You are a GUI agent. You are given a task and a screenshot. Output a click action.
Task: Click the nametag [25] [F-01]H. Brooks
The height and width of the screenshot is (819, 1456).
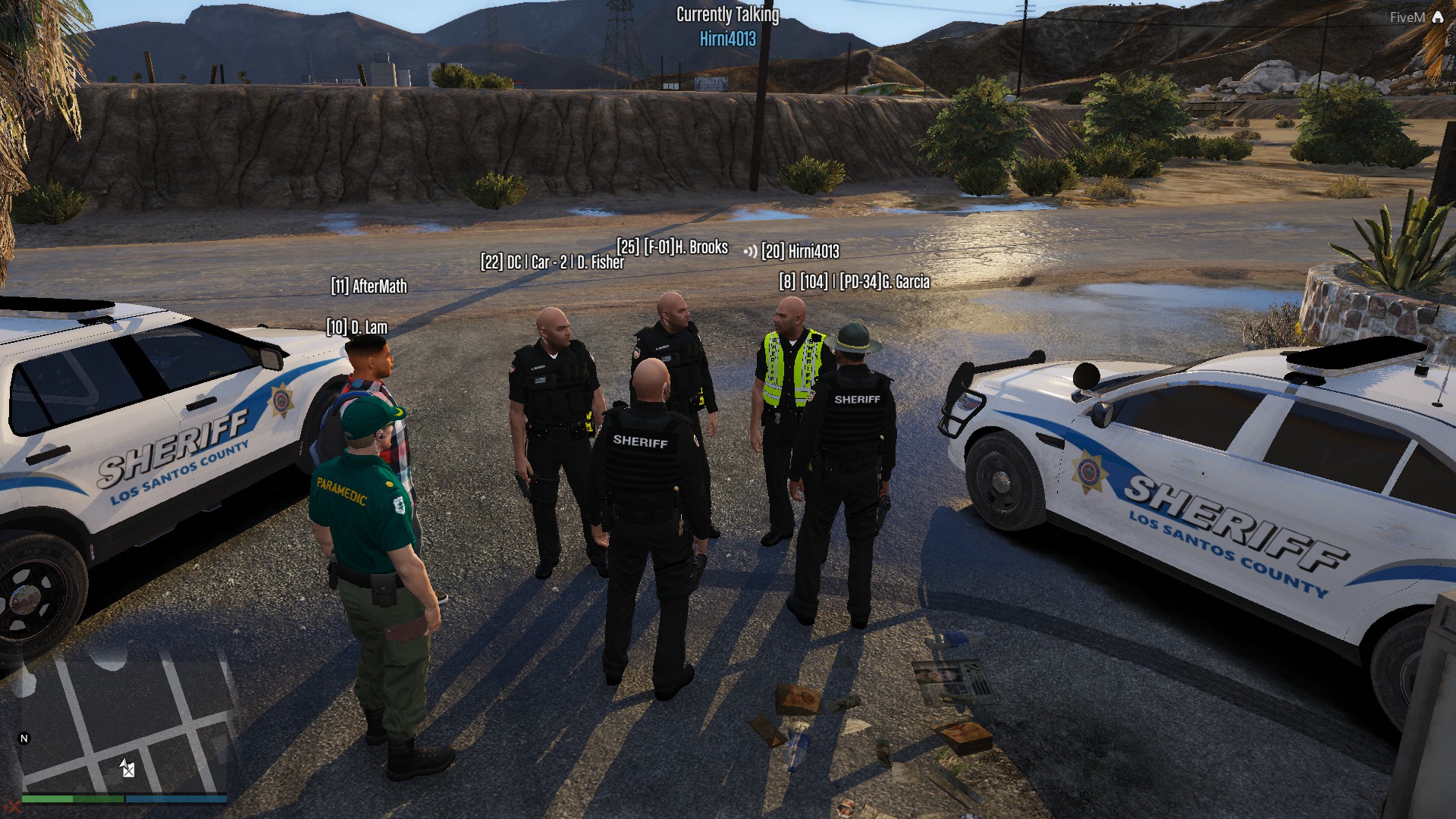click(671, 246)
